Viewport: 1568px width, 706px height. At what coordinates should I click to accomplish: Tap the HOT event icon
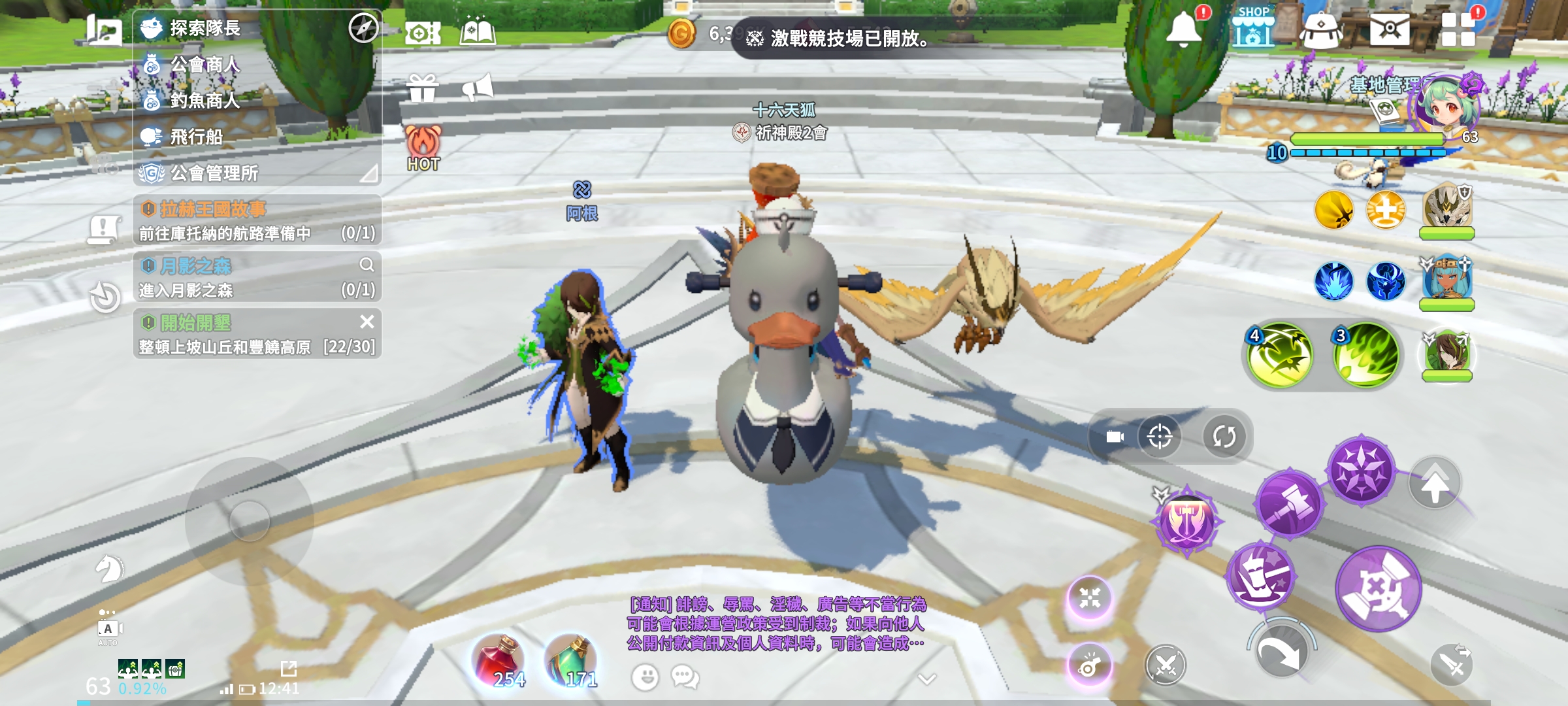[x=423, y=148]
